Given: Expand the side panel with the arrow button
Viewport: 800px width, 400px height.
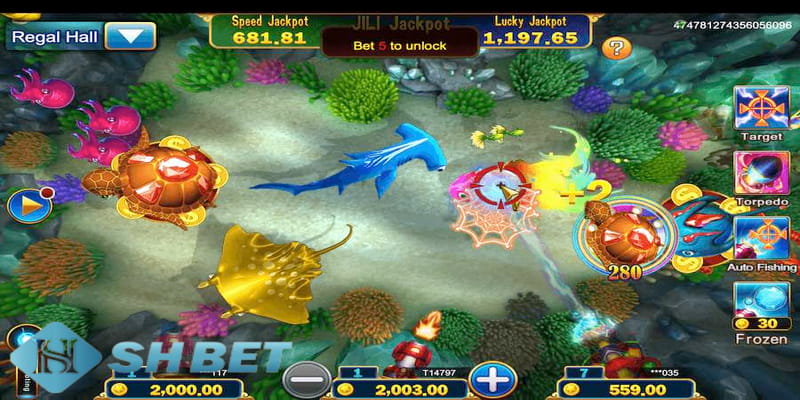Looking at the screenshot, I should tap(22, 205).
